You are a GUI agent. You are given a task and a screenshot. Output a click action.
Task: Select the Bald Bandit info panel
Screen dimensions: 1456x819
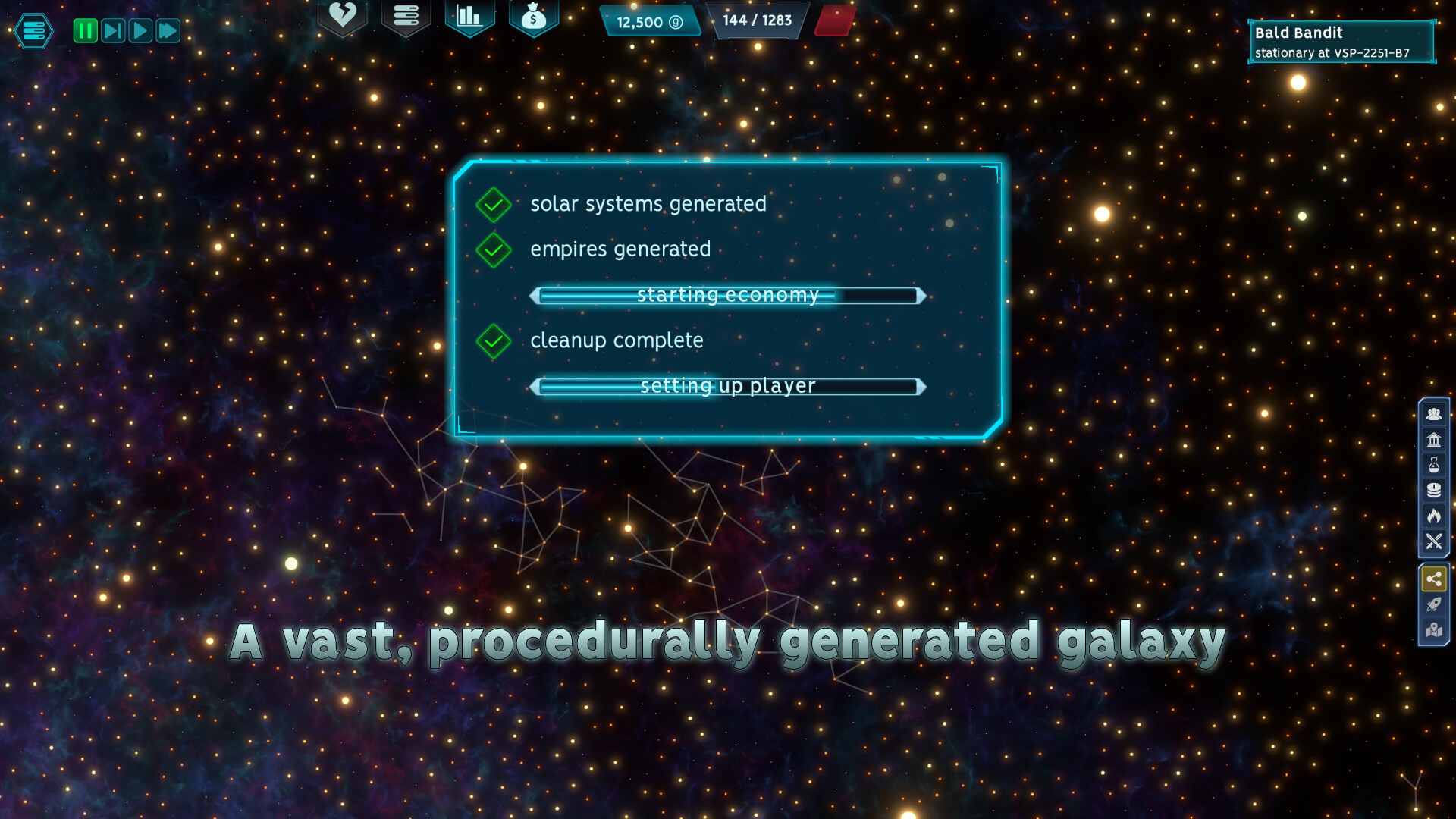(x=1342, y=42)
